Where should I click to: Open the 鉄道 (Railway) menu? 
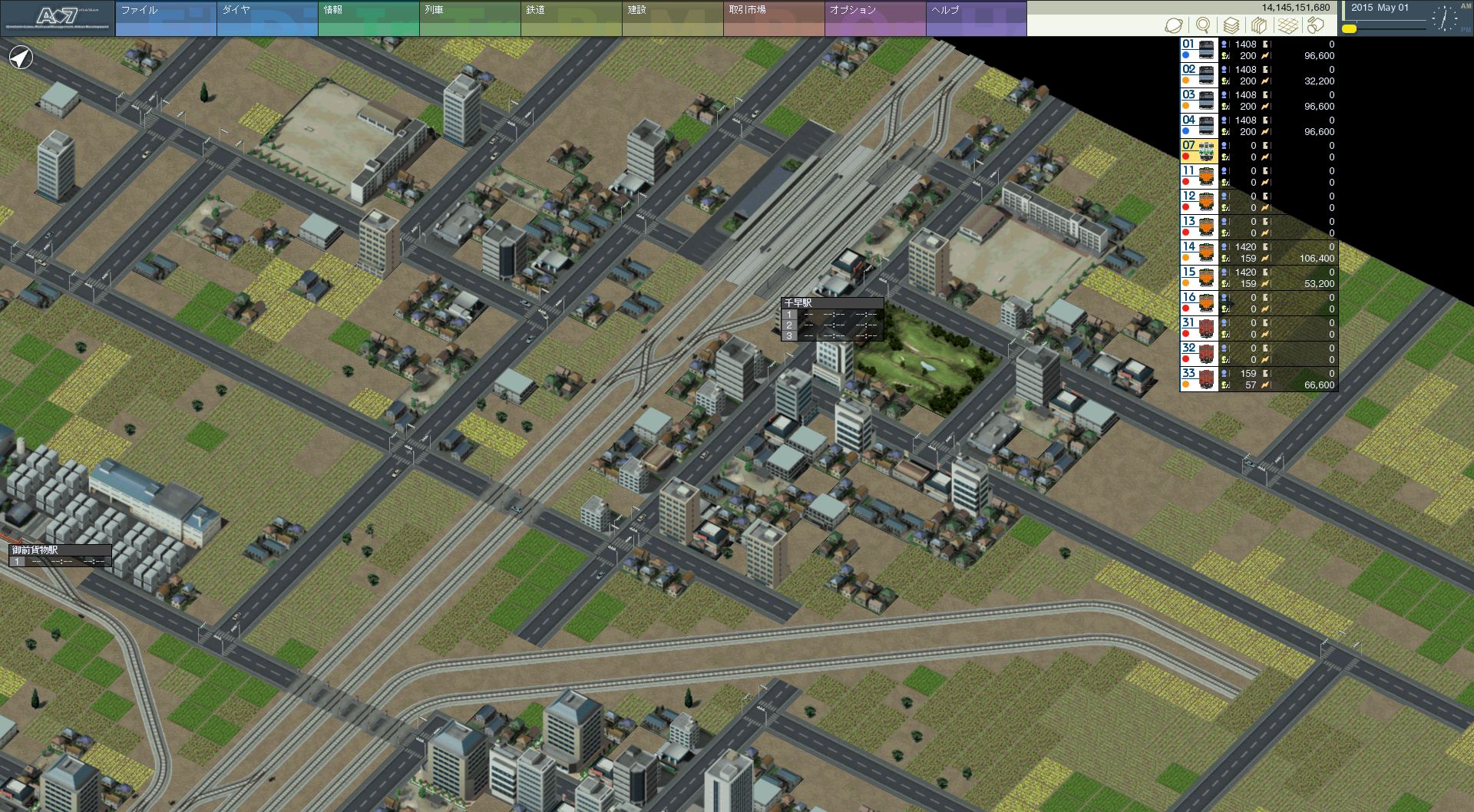[x=571, y=18]
